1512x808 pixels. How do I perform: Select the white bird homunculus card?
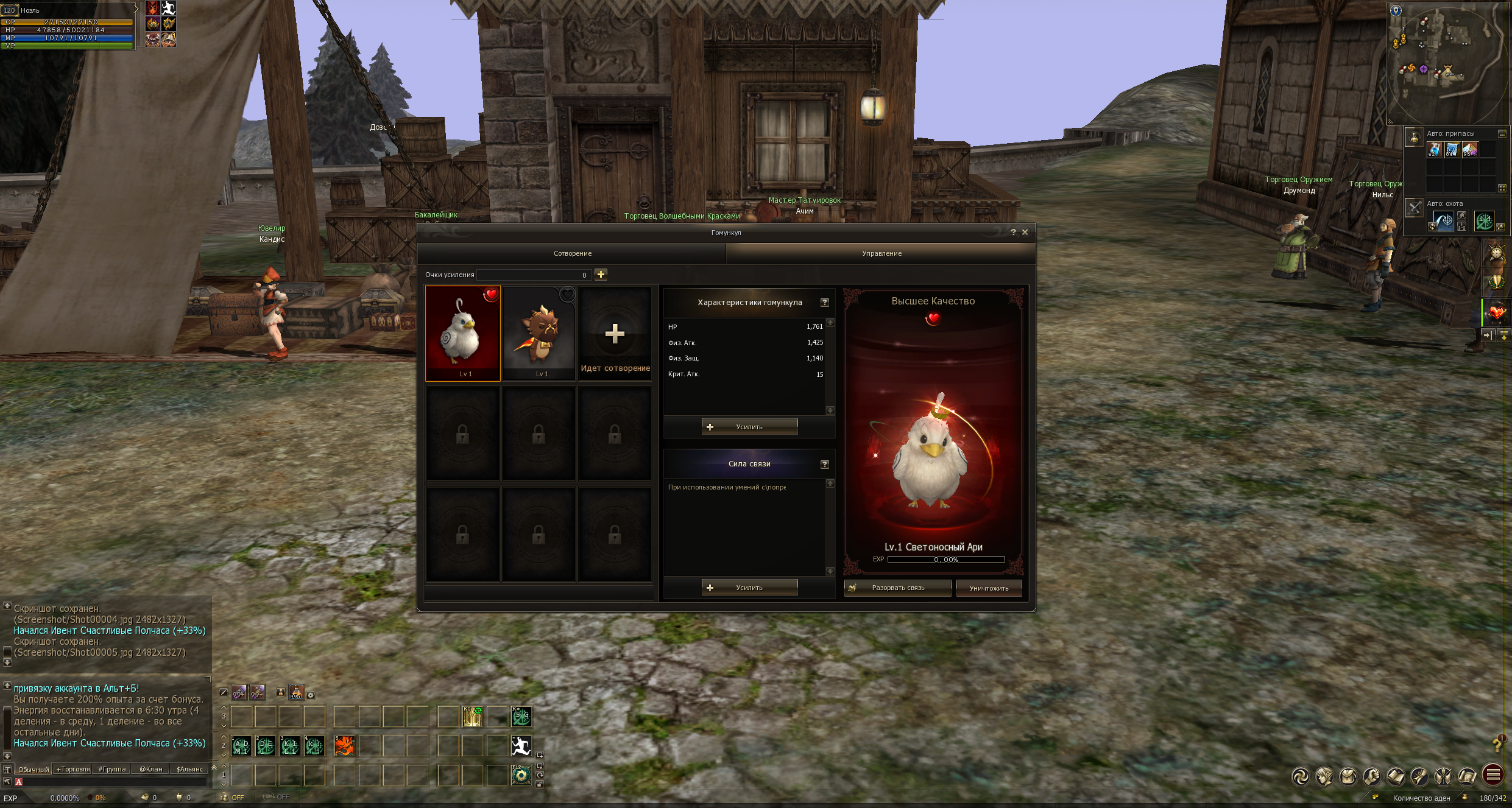463,333
